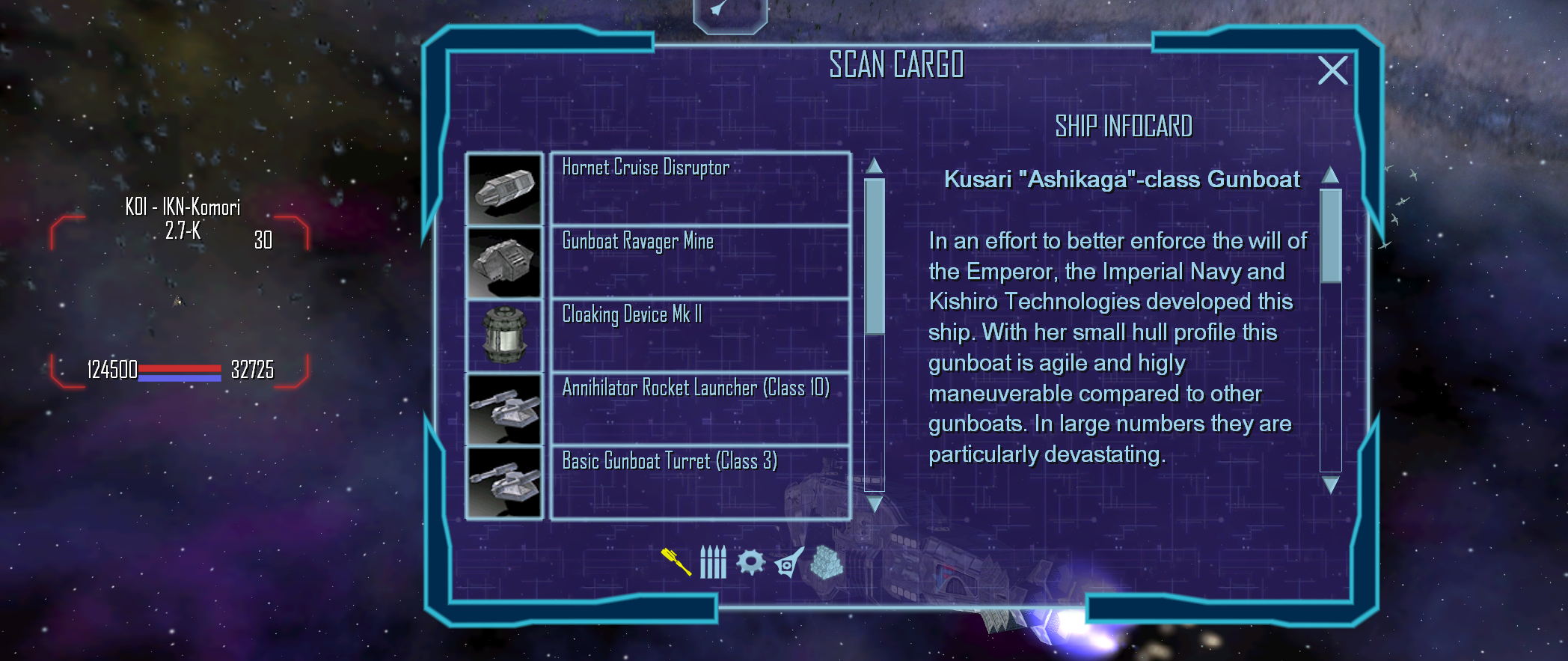
Task: Click the infocard scroll-down arrow
Action: click(1330, 486)
